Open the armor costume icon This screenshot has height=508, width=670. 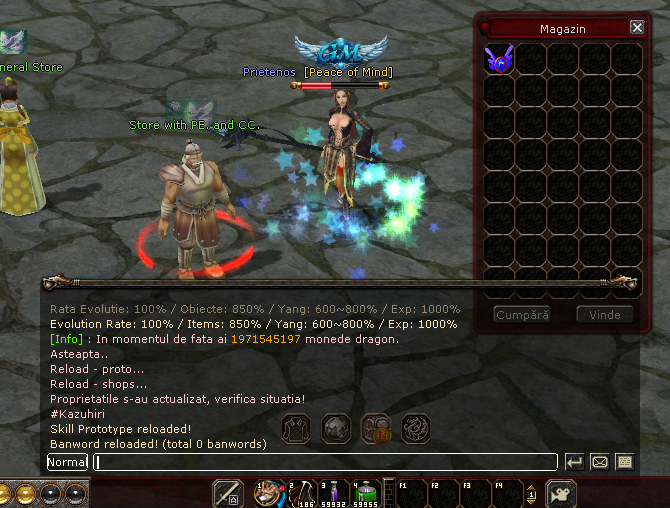point(296,429)
